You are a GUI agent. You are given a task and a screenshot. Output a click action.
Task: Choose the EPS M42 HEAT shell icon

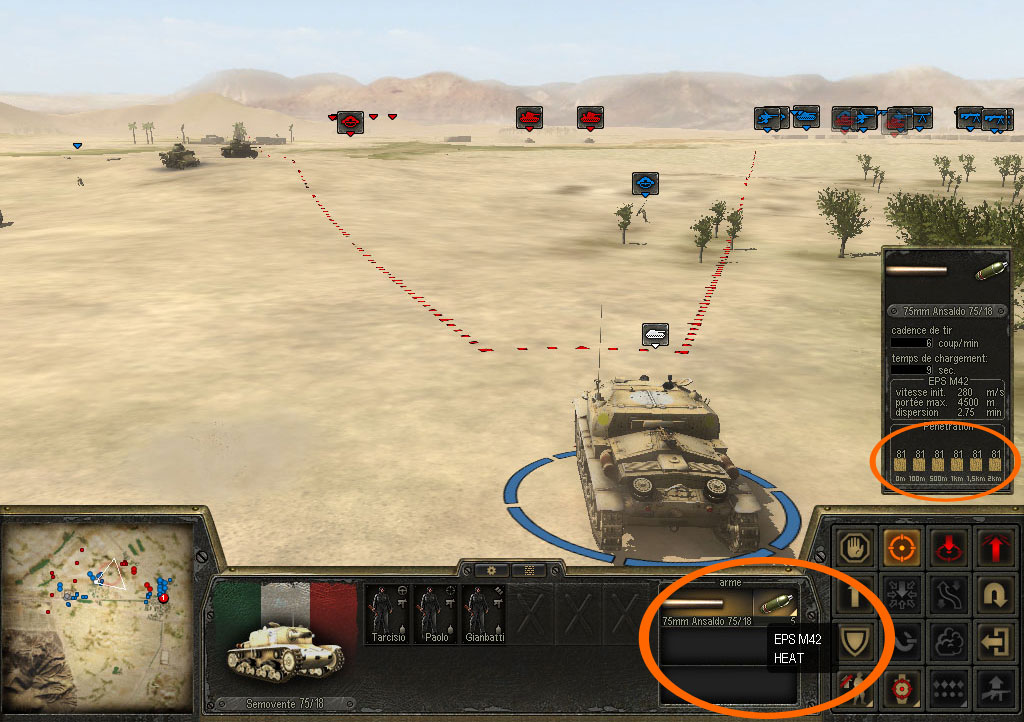777,603
